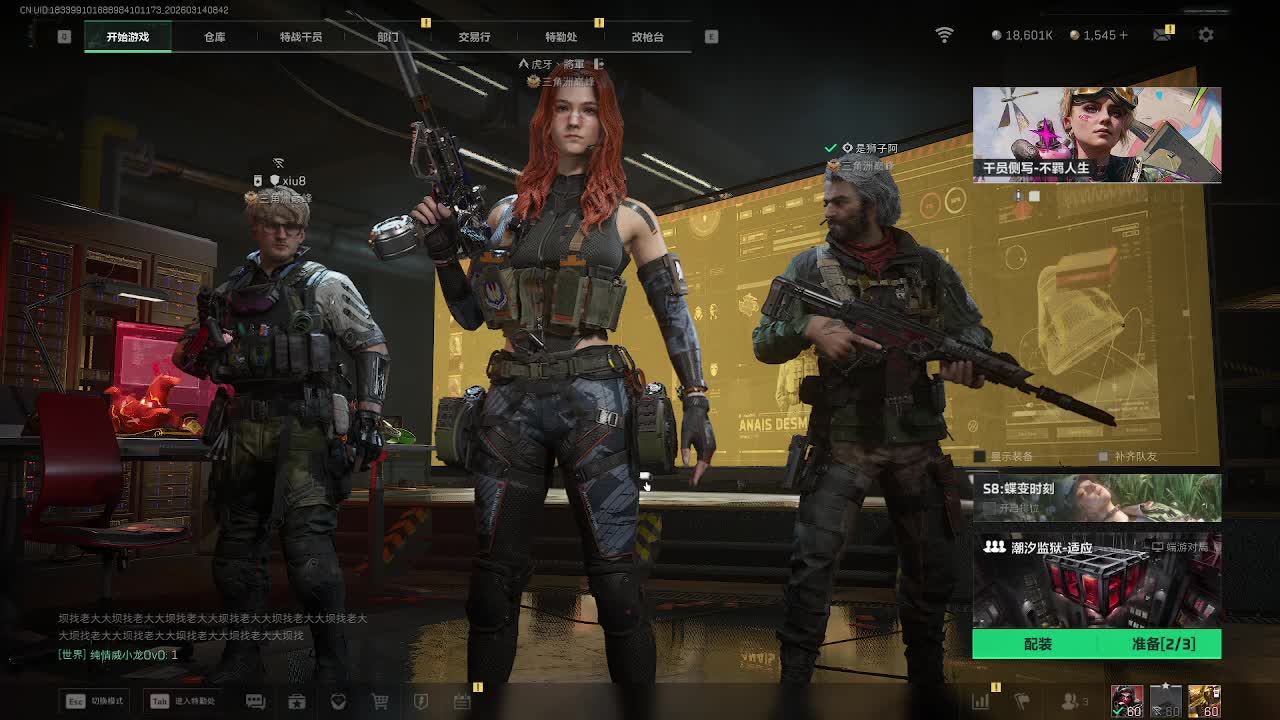Go to the 交易行 (auction house) tab

click(474, 37)
